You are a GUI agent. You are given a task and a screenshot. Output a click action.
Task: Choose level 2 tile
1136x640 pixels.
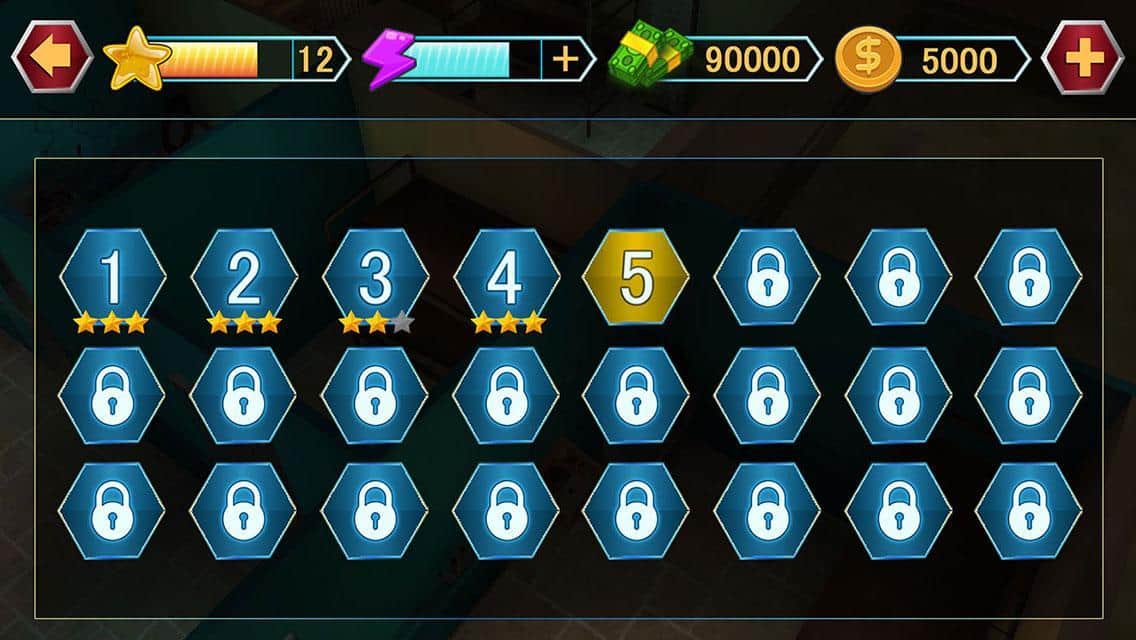243,278
